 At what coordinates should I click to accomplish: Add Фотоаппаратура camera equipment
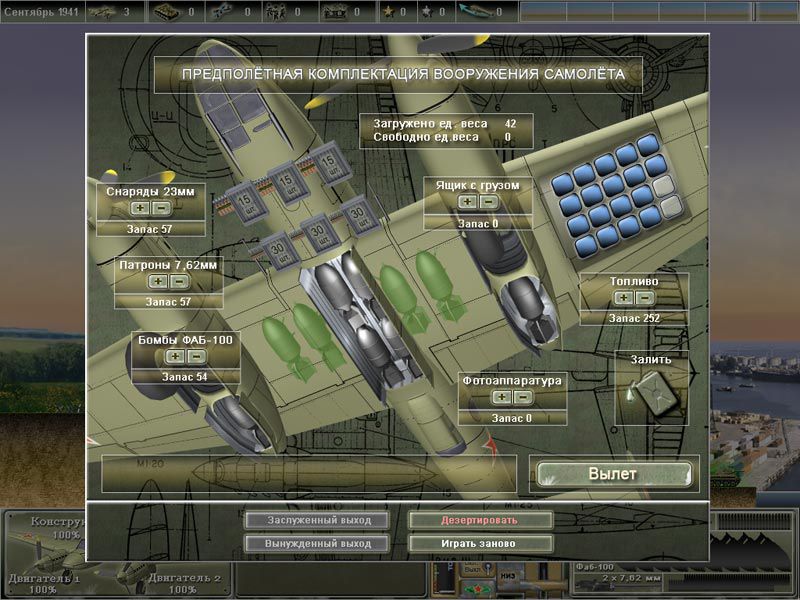tap(502, 397)
